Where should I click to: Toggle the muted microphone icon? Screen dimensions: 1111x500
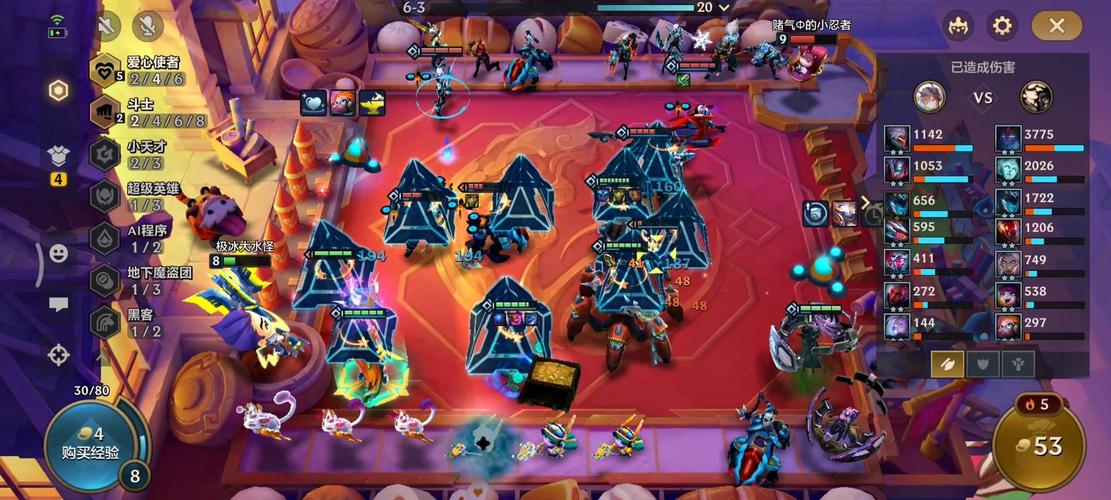coord(148,25)
